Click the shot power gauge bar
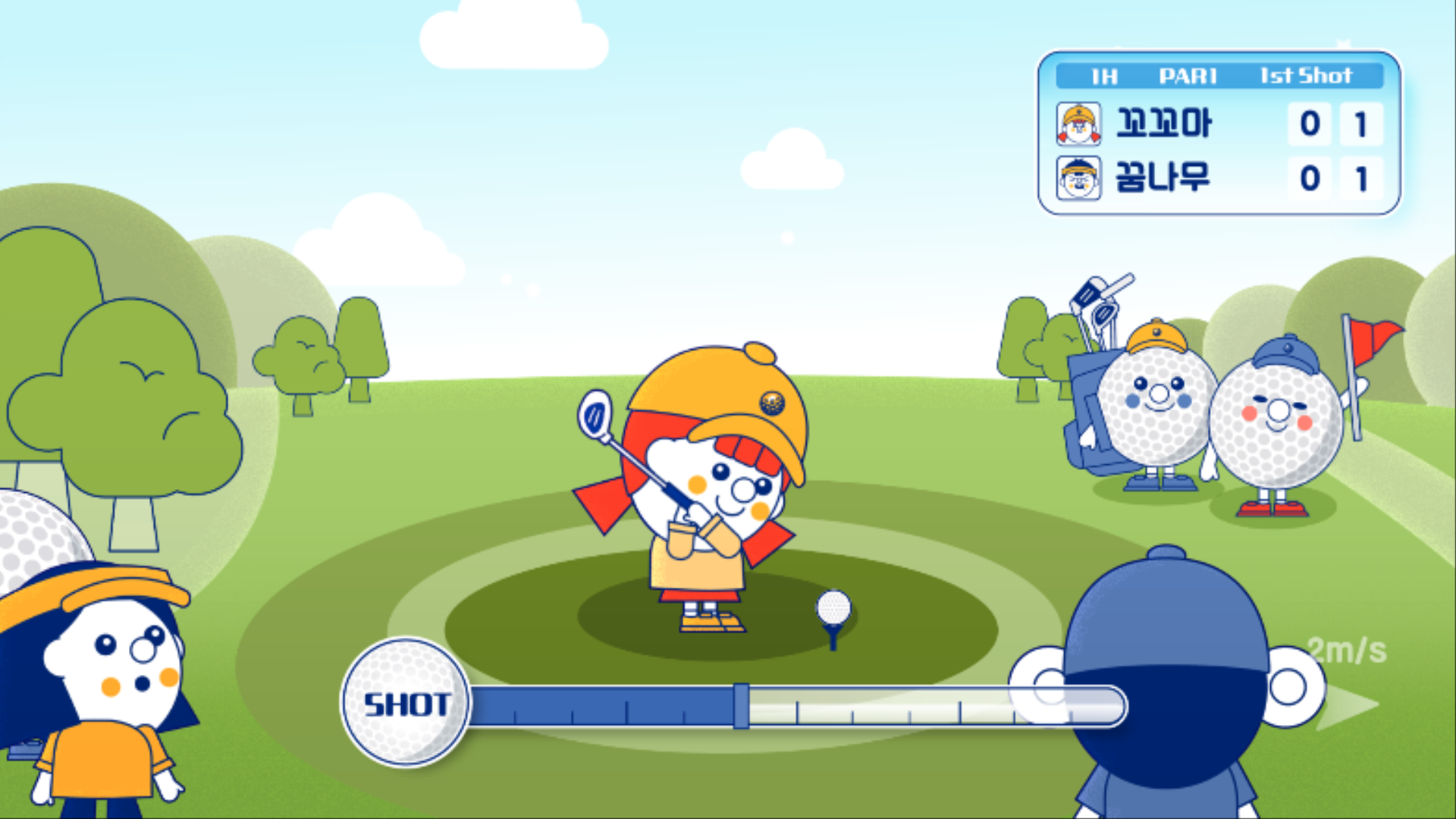 tap(796, 707)
